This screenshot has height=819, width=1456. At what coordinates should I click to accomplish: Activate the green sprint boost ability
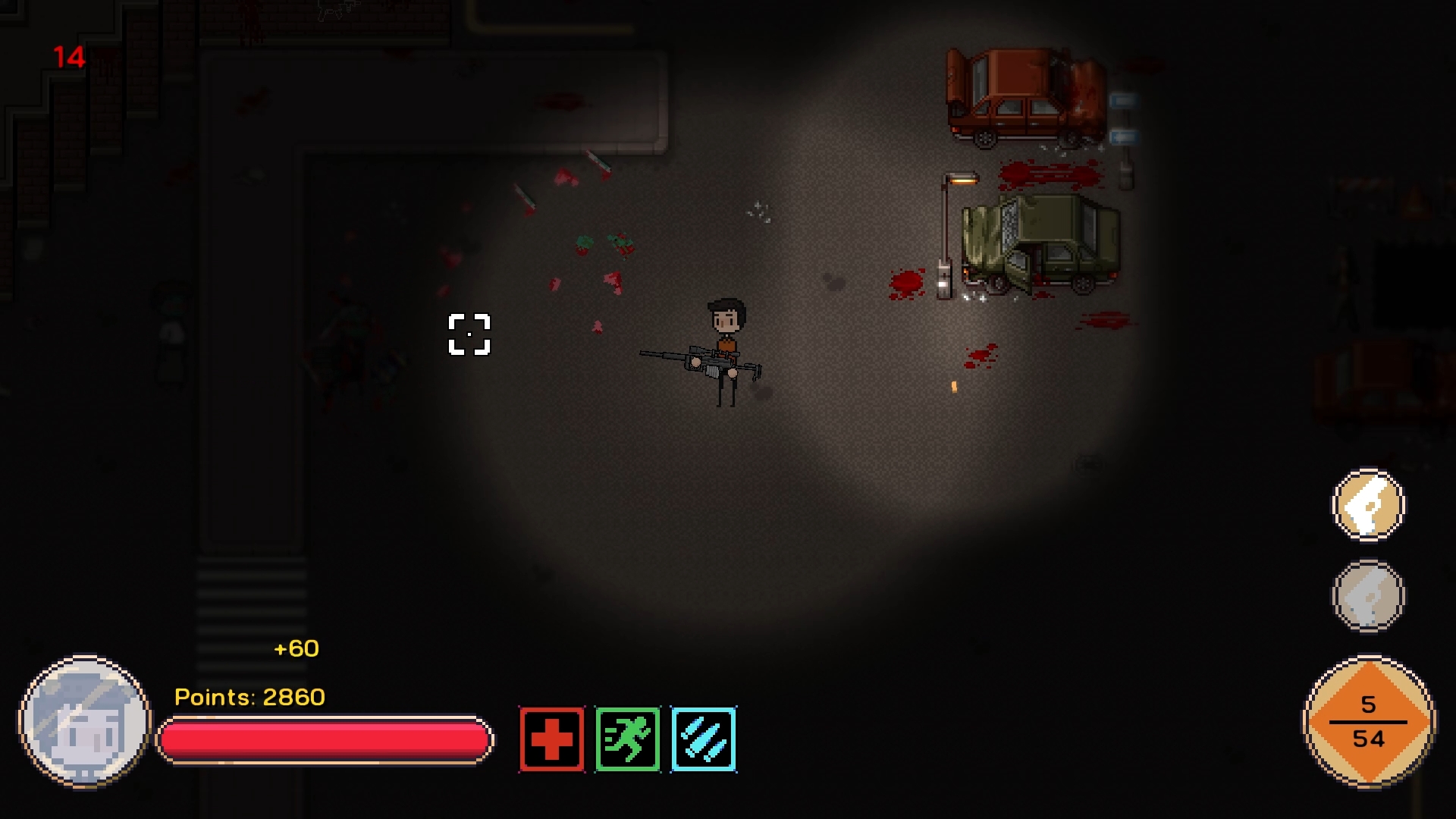[627, 739]
